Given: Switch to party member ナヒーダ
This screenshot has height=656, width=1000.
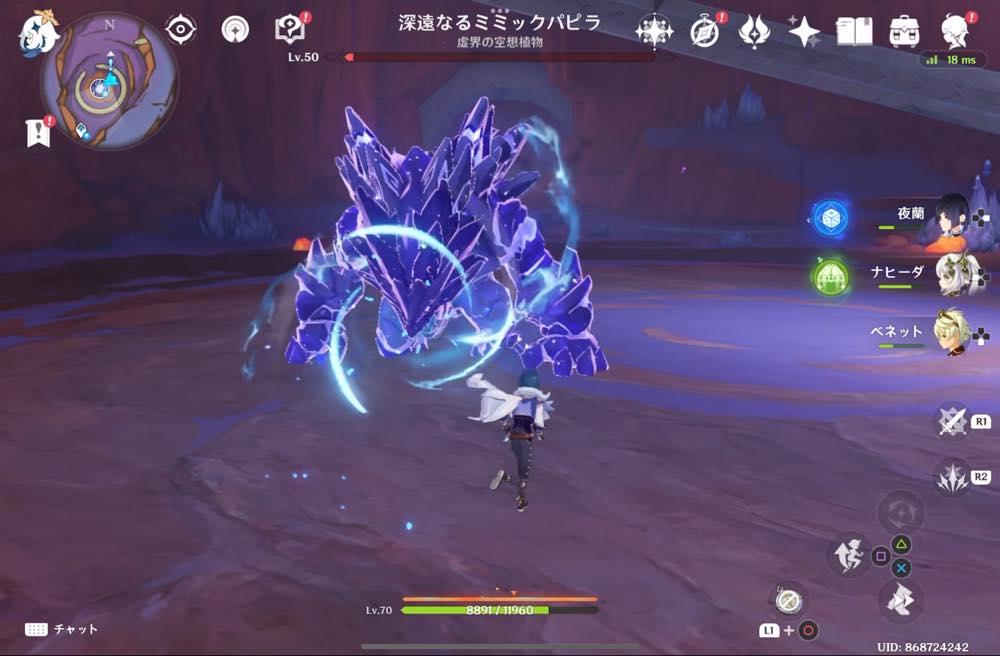Looking at the screenshot, I should (952, 272).
